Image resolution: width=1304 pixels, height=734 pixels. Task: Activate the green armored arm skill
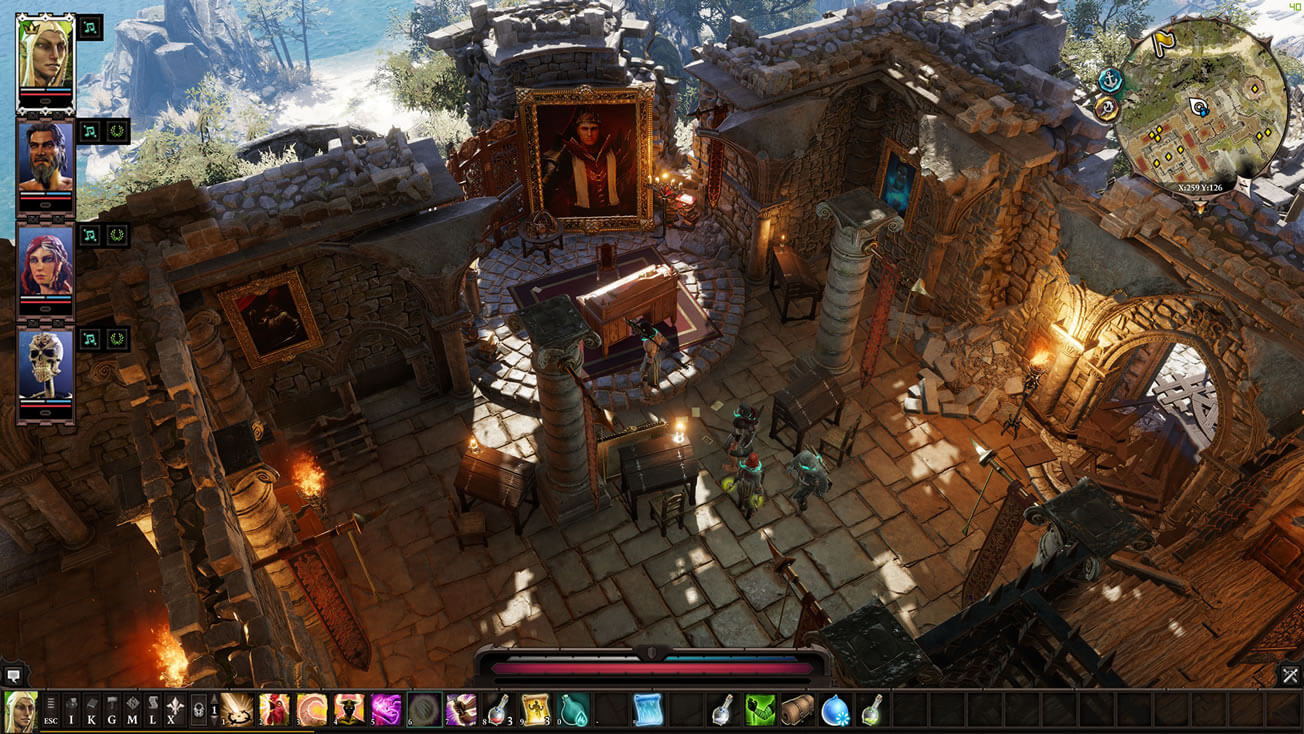760,710
